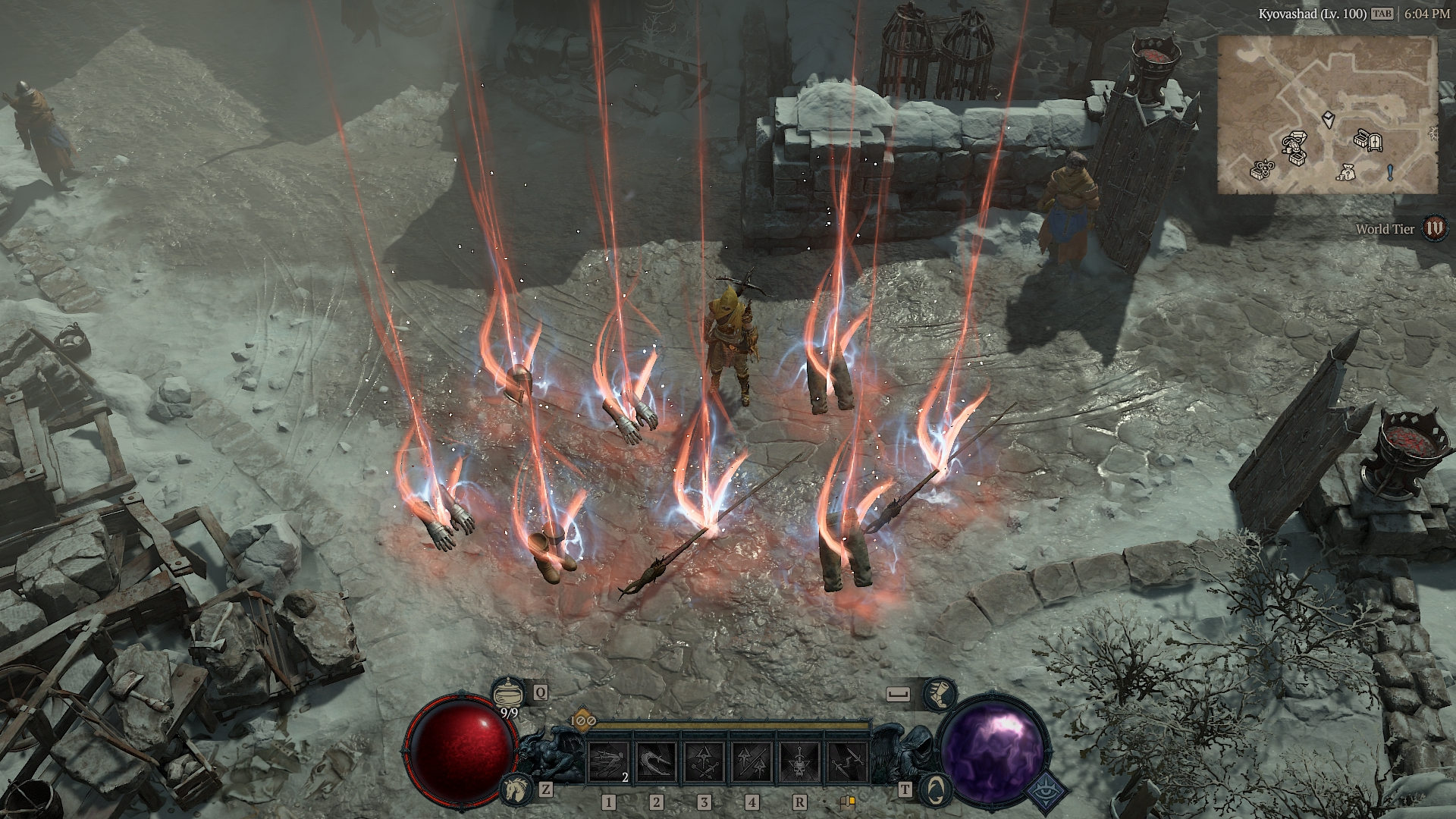Use the skull and sword skill
1456x819 pixels.
tap(799, 762)
